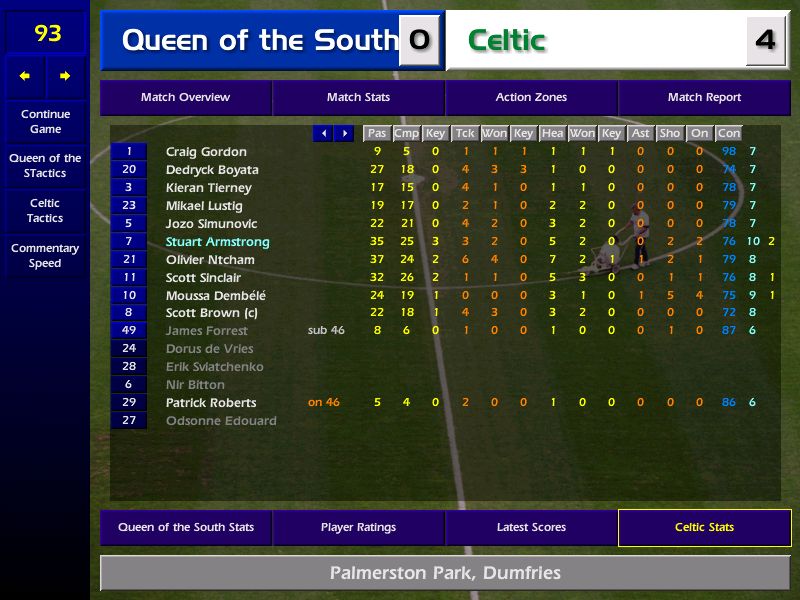
Task: Open Queen of the South tactics
Action: pyautogui.click(x=45, y=165)
